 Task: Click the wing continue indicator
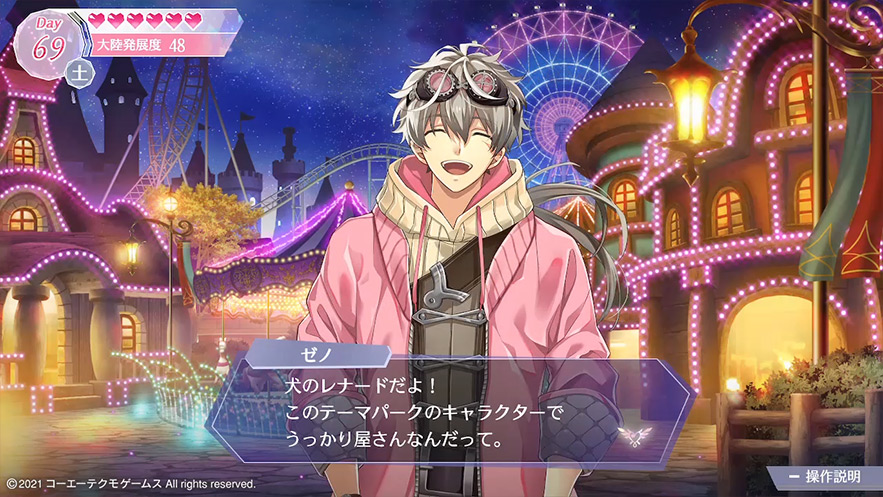coord(632,434)
